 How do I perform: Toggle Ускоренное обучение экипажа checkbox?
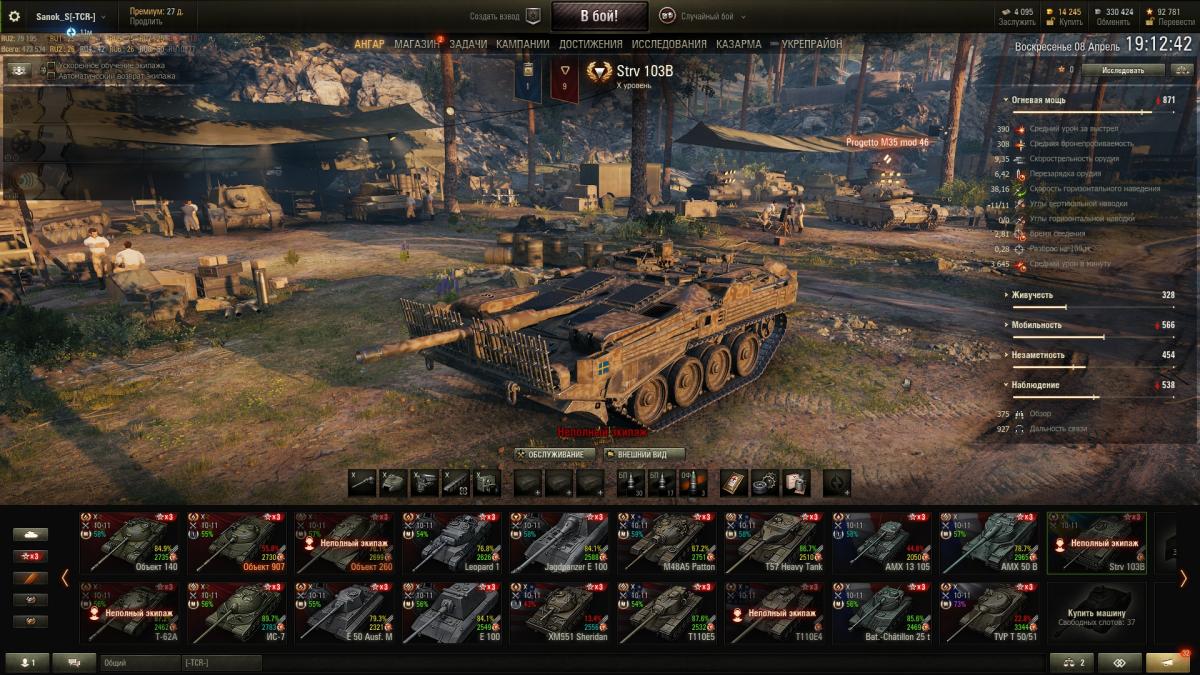[x=51, y=66]
